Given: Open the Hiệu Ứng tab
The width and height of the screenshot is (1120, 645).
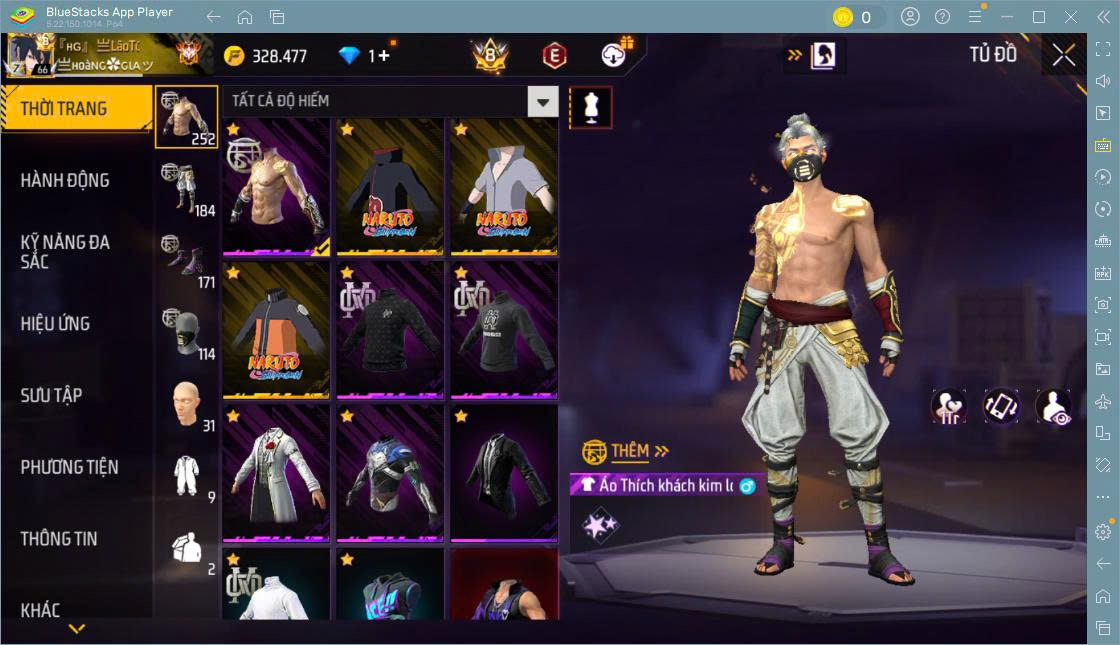Looking at the screenshot, I should click(56, 324).
